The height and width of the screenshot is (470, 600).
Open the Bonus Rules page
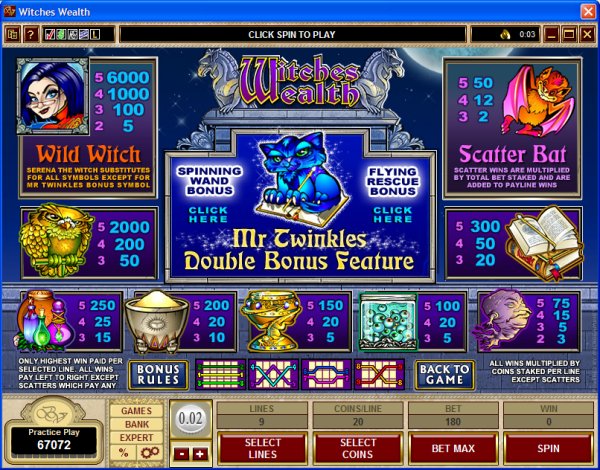(156, 375)
